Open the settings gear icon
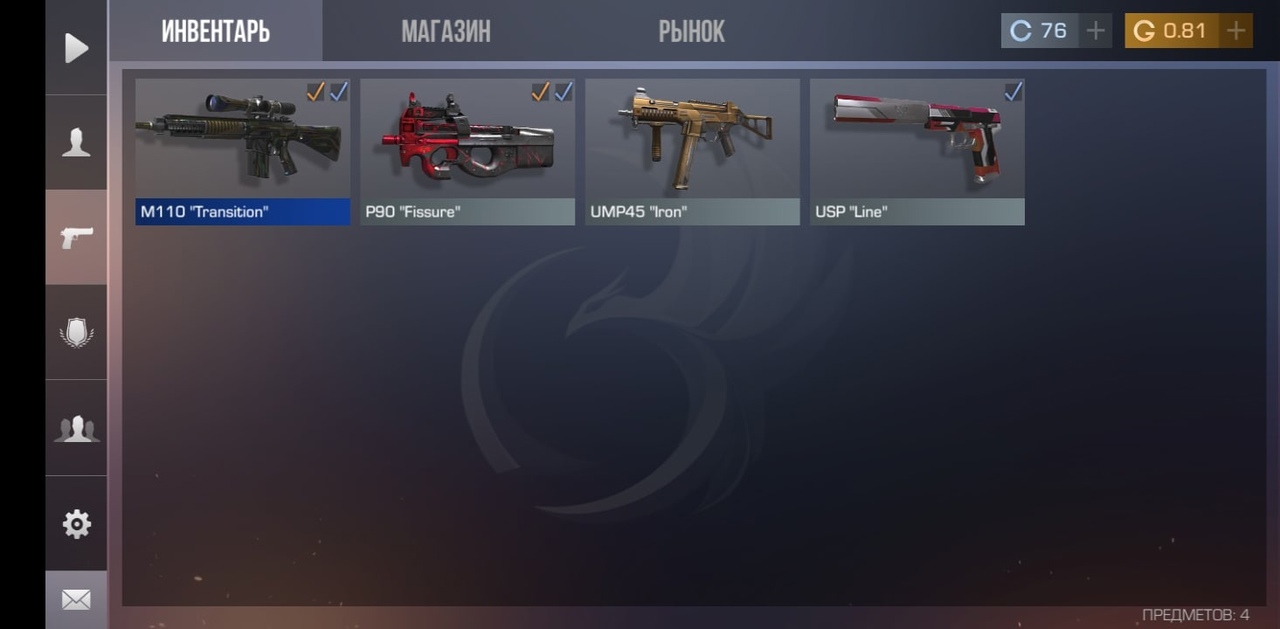Viewport: 1280px width, 629px height. coord(76,524)
